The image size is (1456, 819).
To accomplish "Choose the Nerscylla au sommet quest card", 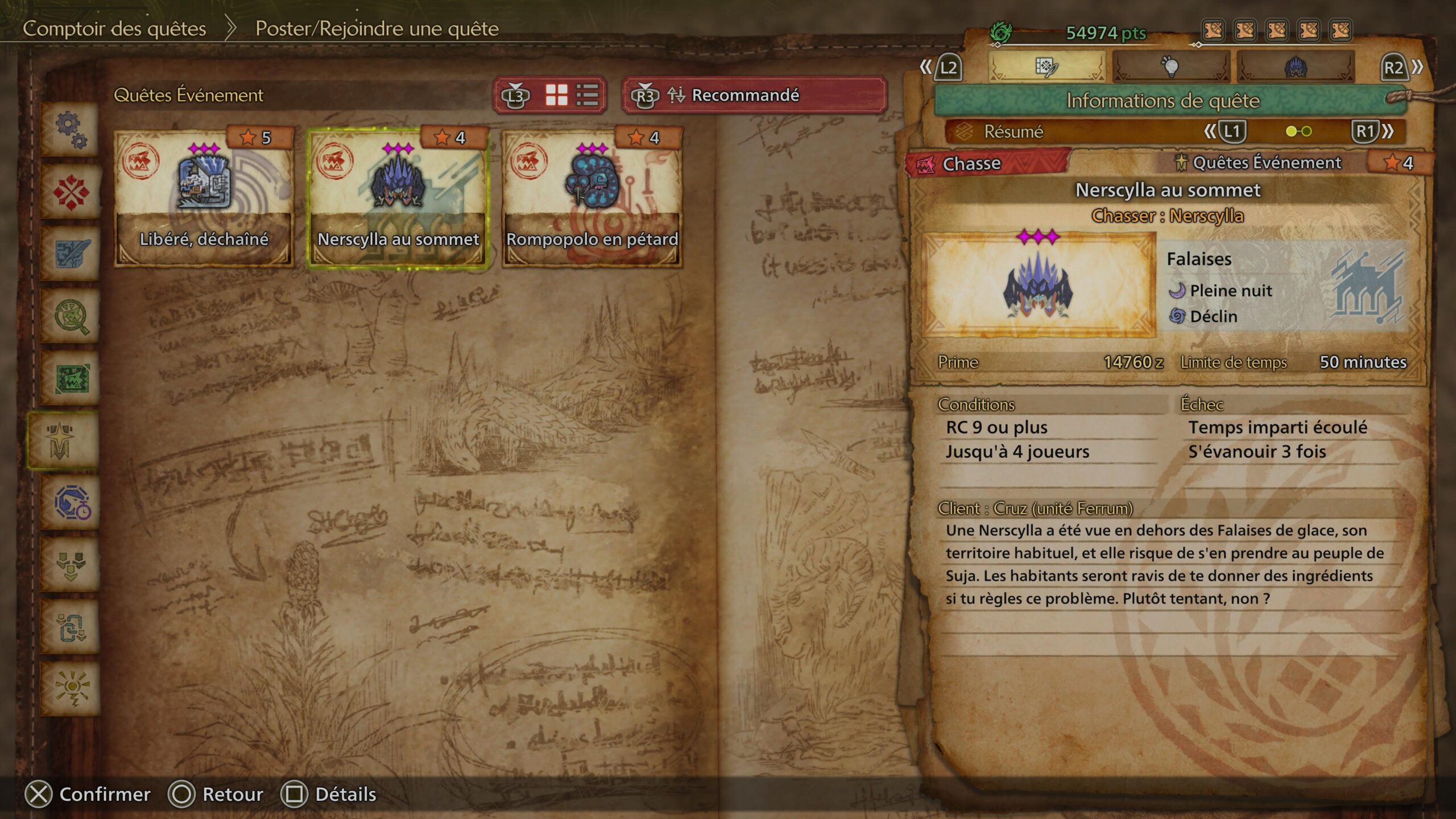I will [x=398, y=197].
